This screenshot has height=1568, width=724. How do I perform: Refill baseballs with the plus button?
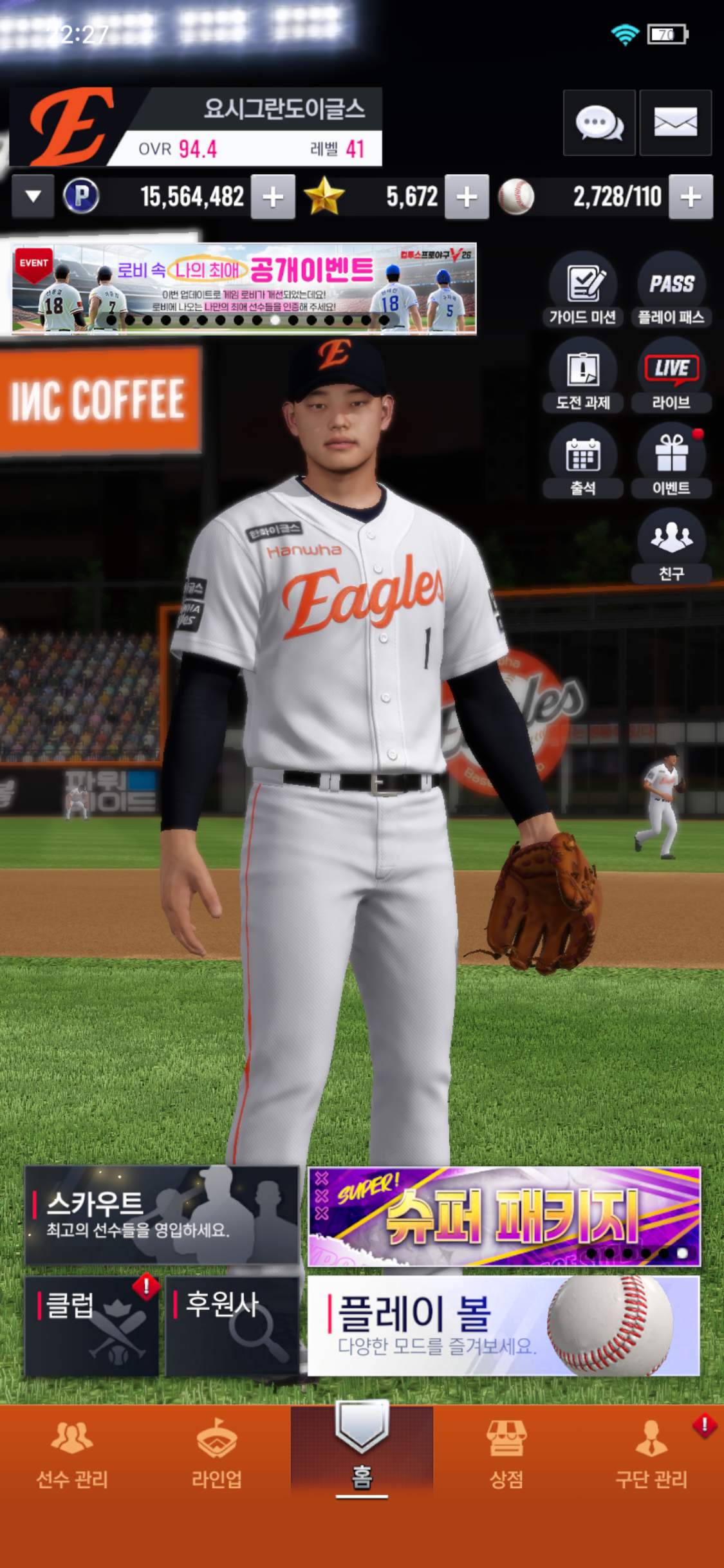click(691, 197)
